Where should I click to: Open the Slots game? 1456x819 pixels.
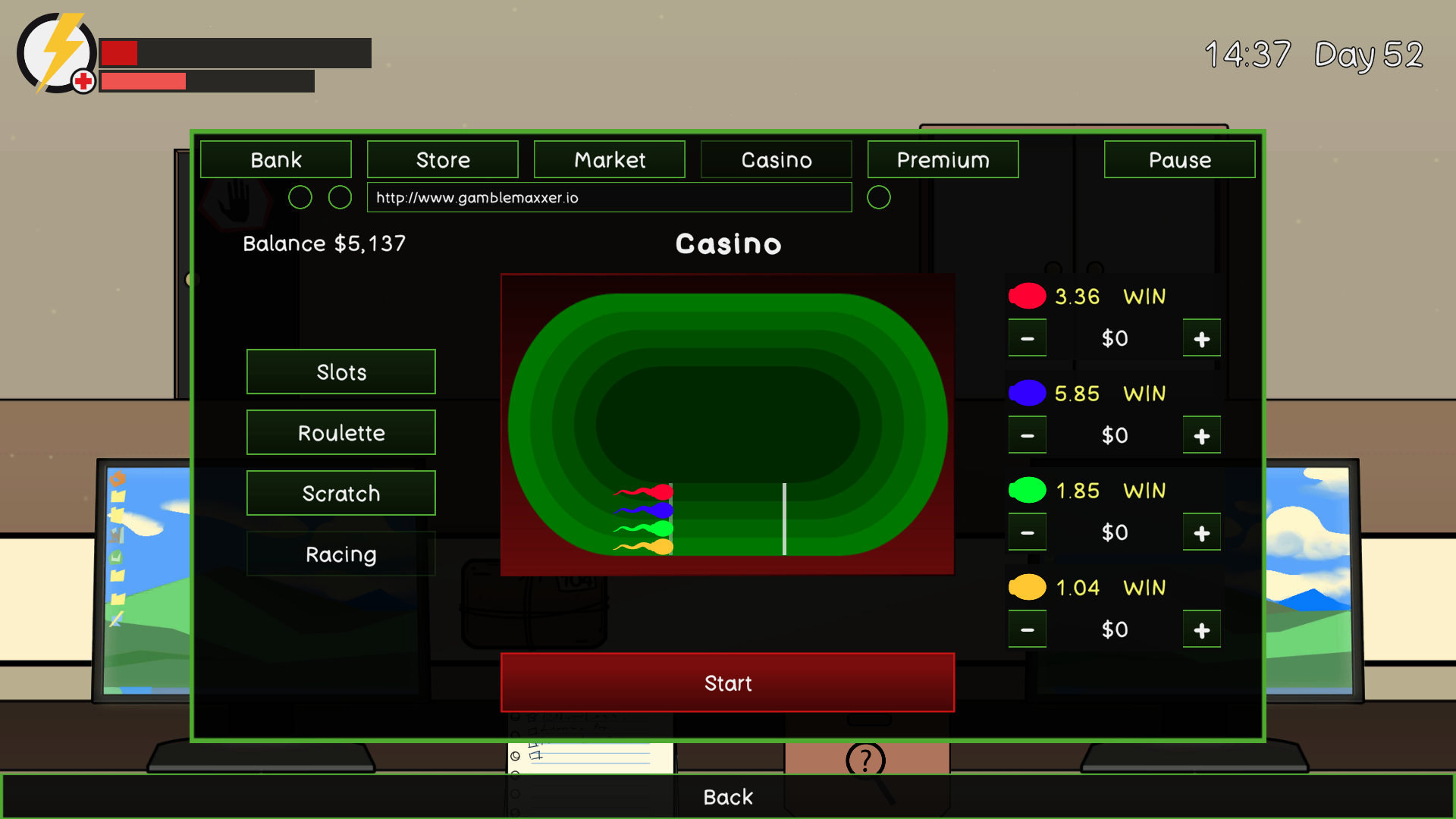coord(340,372)
